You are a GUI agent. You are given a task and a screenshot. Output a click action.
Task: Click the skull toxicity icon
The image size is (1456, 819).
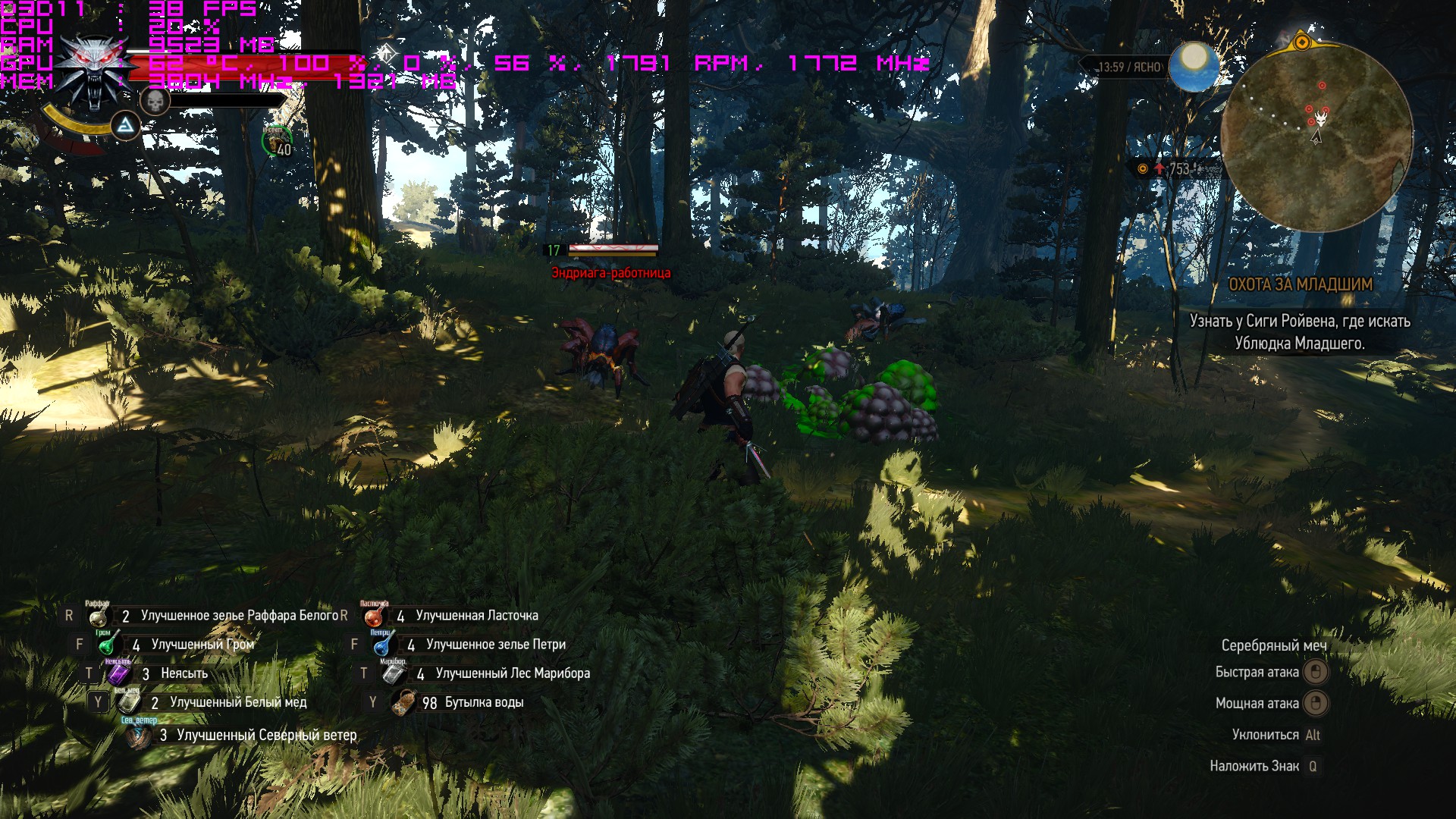(154, 102)
